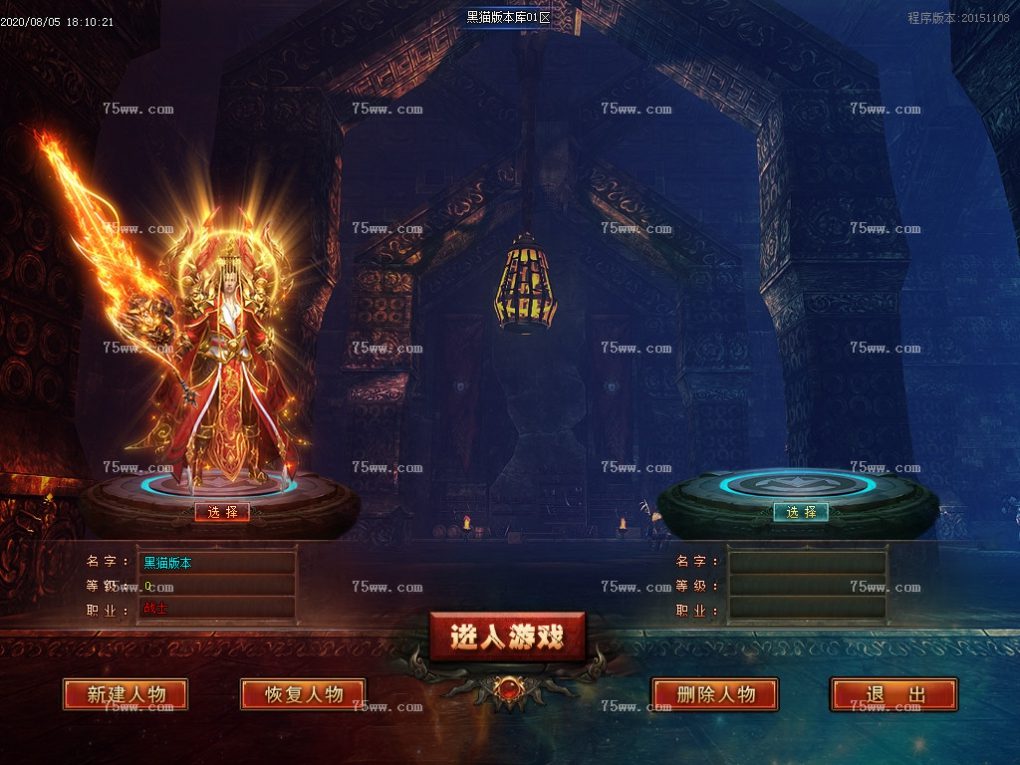Select the empty slot's teal 选择 button
The height and width of the screenshot is (765, 1020).
[801, 512]
